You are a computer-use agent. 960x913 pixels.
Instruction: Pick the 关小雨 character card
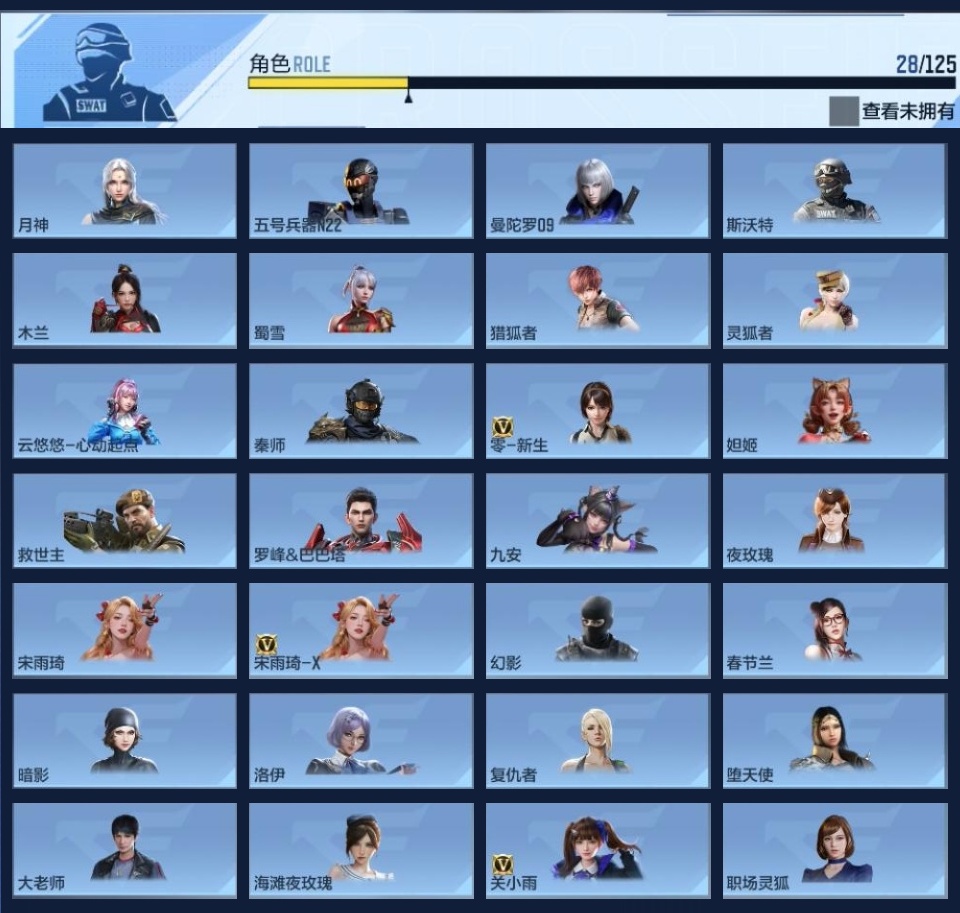coord(598,850)
